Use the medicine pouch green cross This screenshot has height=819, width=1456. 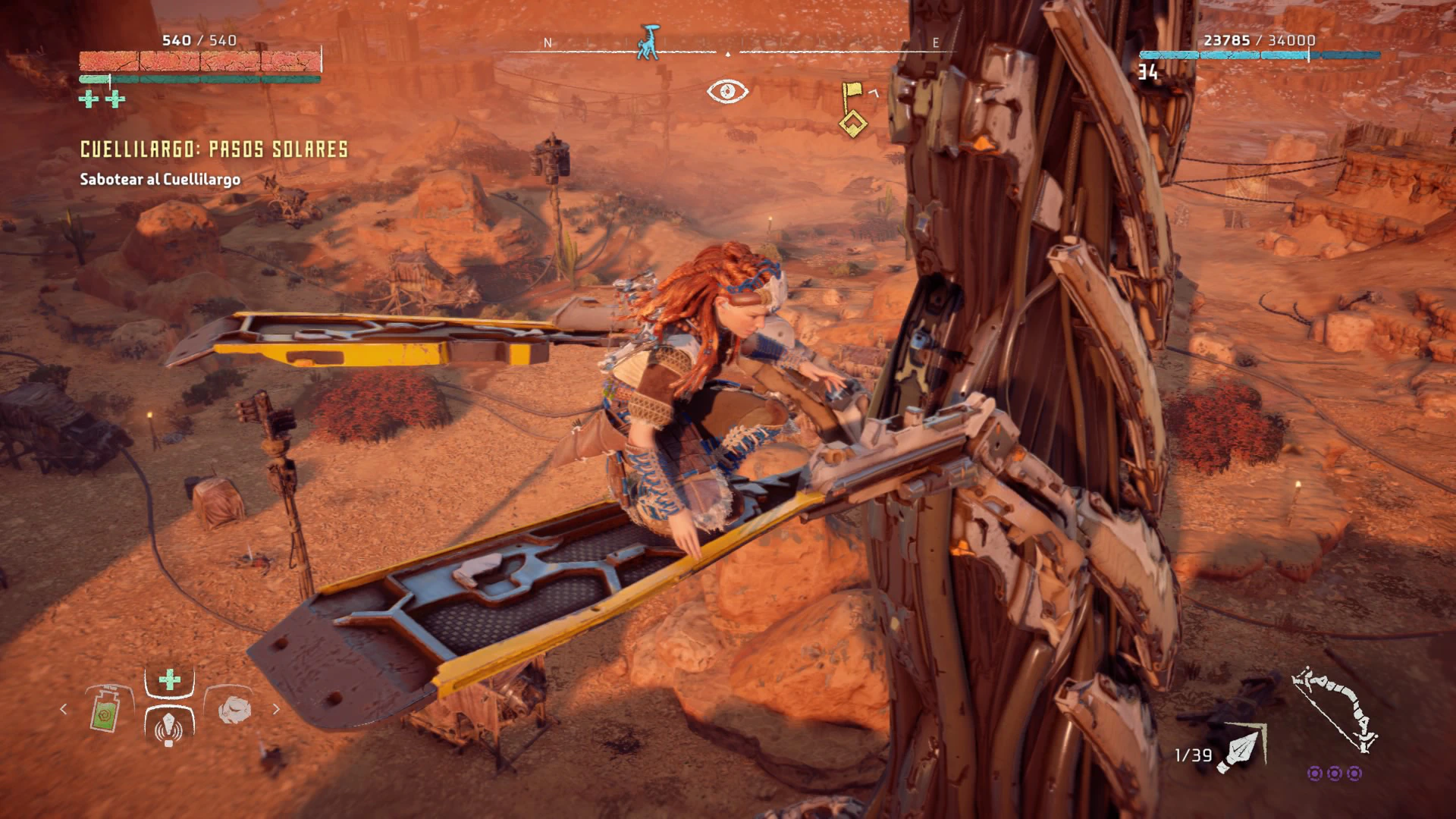[170, 679]
